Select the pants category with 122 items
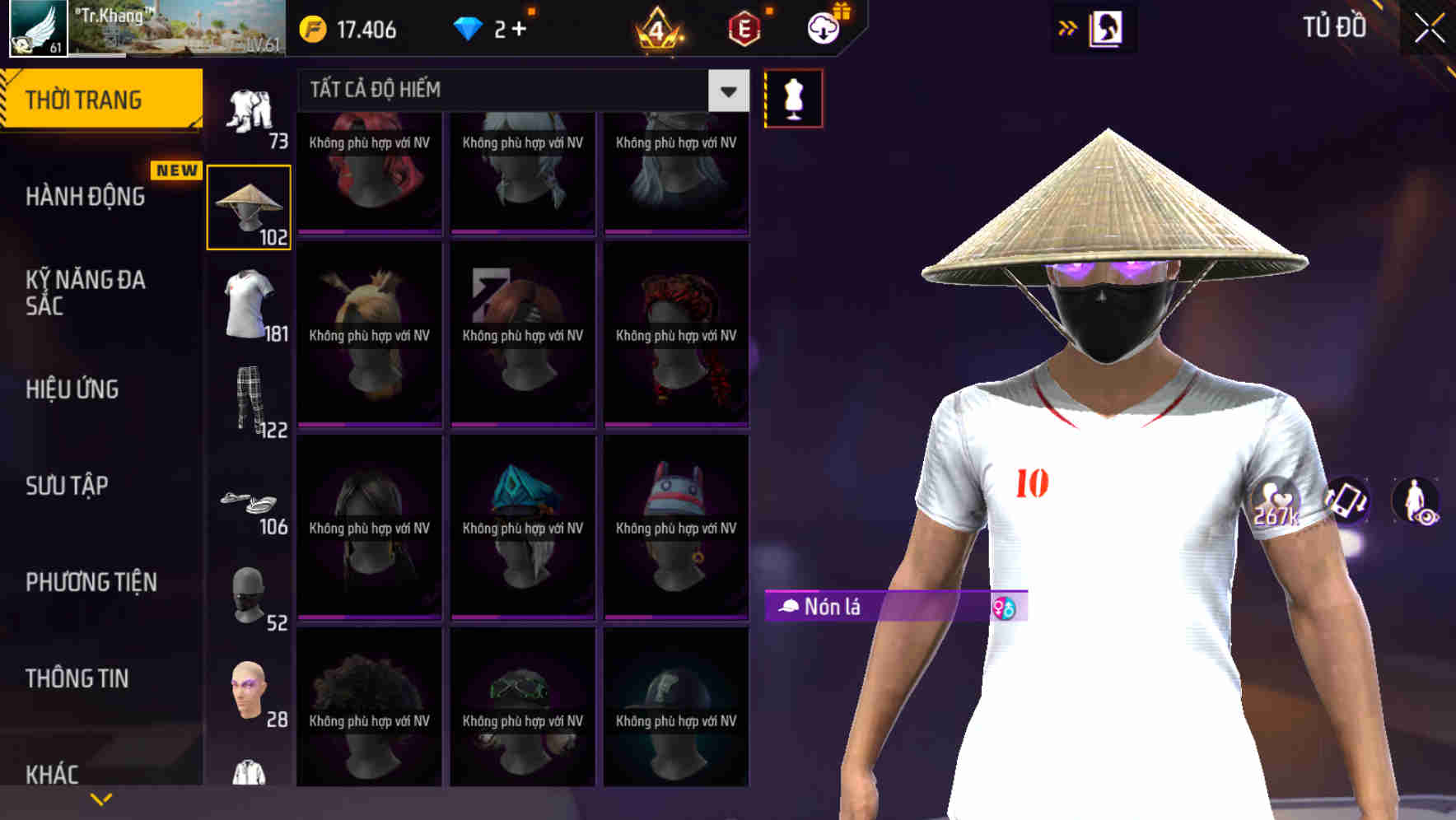The image size is (1456, 820). point(249,408)
